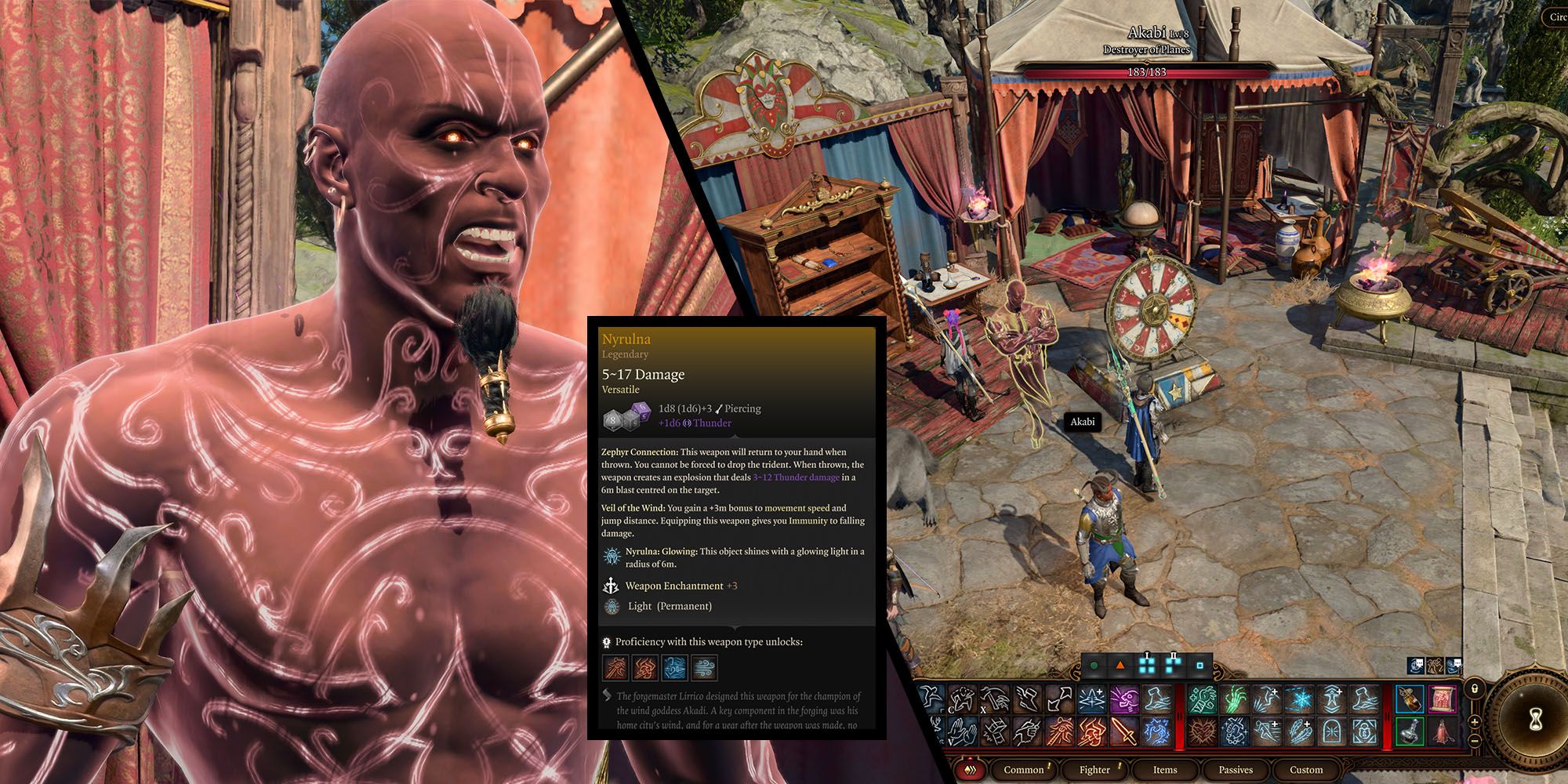1568x784 pixels.
Task: Show the Items hotbar tab
Action: 1164,769
